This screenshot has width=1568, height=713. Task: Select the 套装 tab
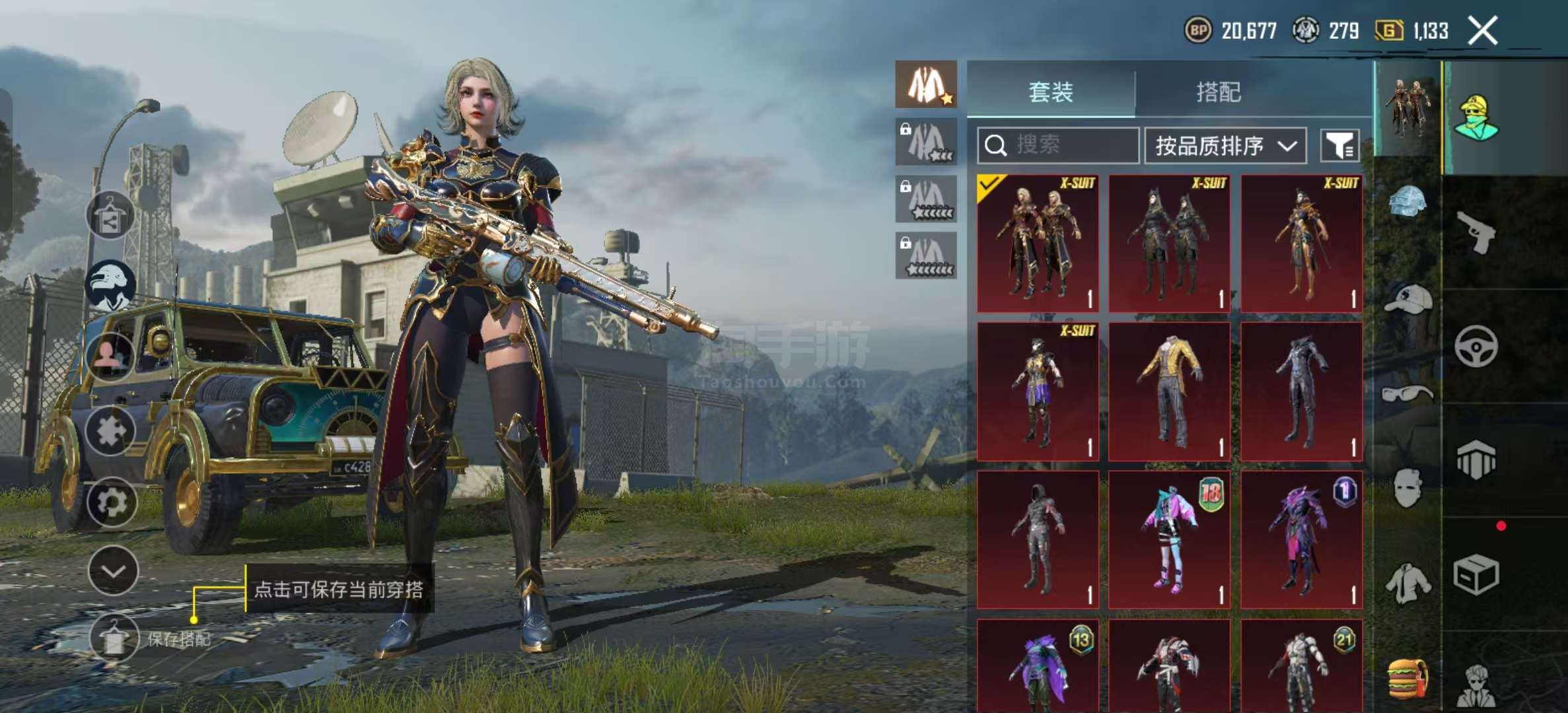(1051, 92)
